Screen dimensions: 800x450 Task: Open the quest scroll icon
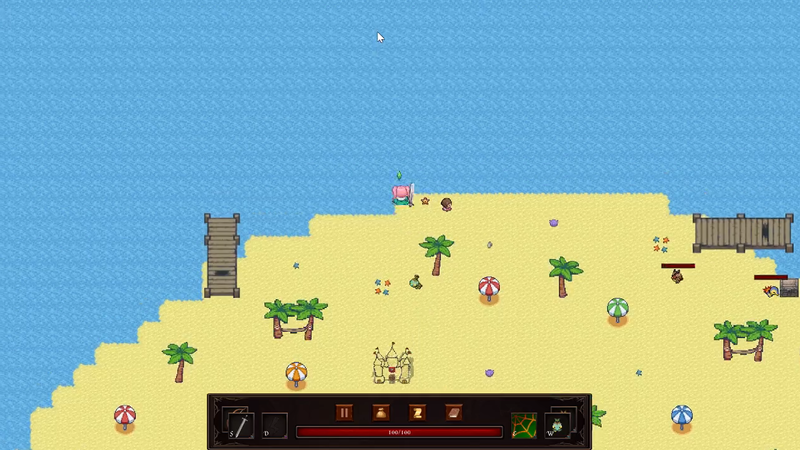[x=417, y=412]
